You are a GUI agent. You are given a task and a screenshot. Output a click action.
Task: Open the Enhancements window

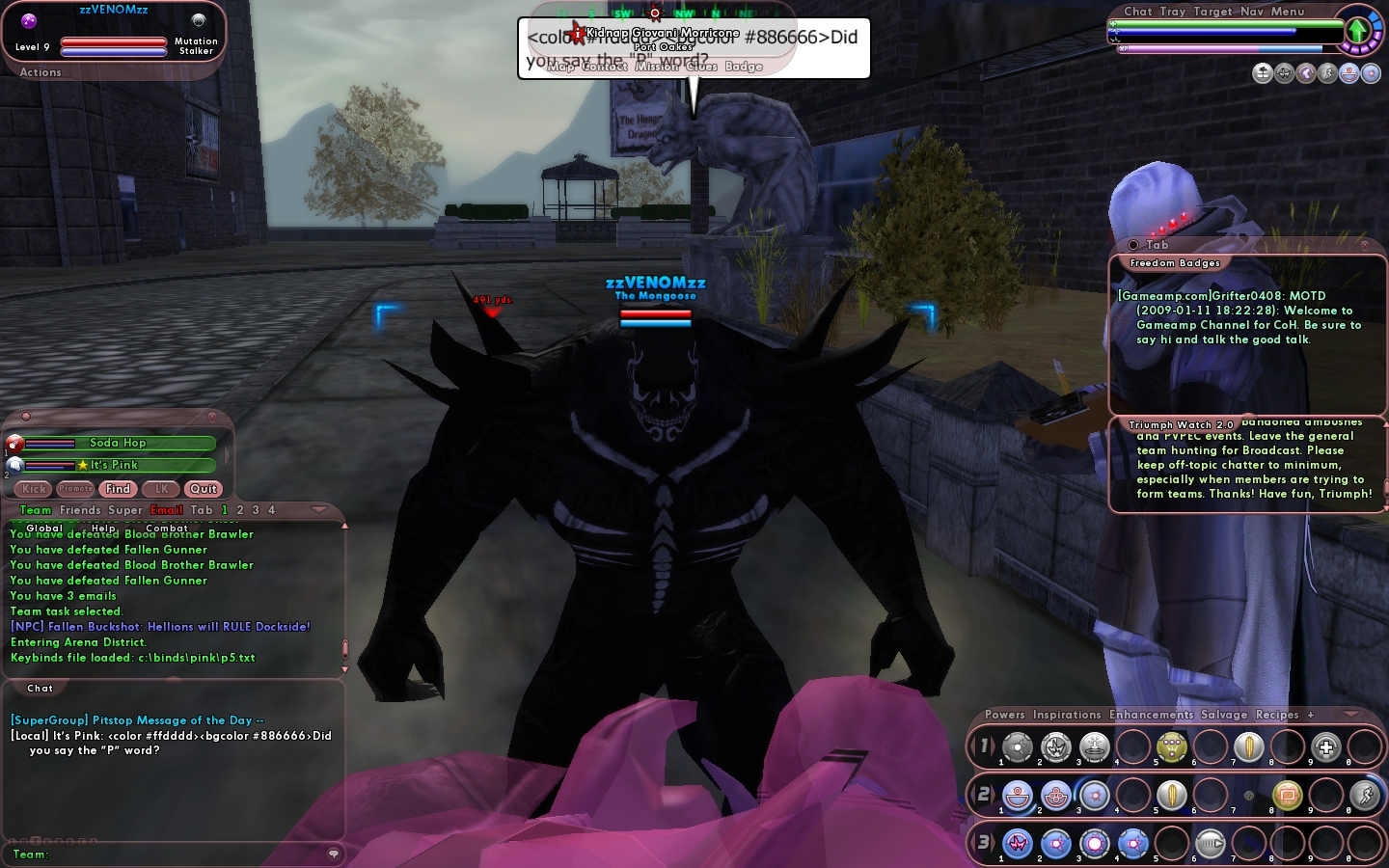(1151, 715)
